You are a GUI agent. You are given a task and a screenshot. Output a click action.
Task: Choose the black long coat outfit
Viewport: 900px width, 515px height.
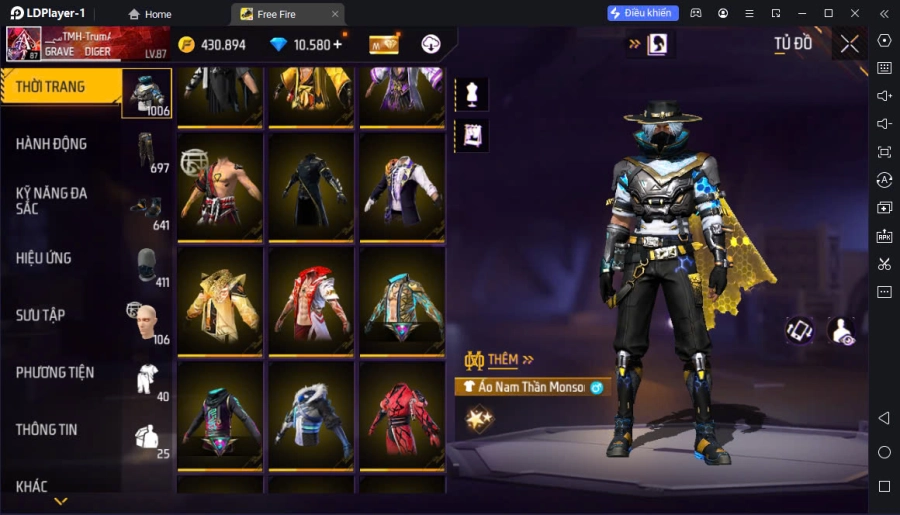tap(311, 186)
